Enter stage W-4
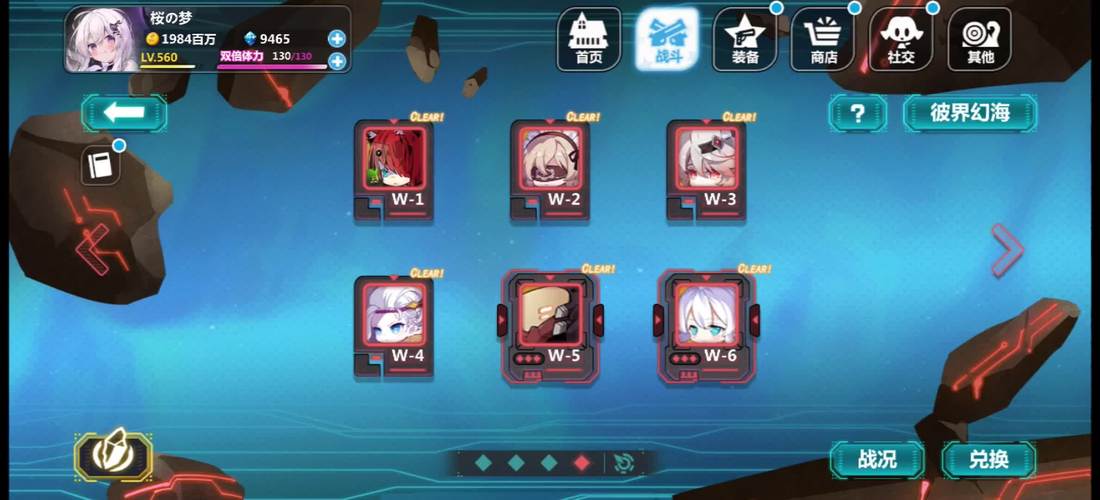This screenshot has height=500, width=1100. tap(394, 324)
